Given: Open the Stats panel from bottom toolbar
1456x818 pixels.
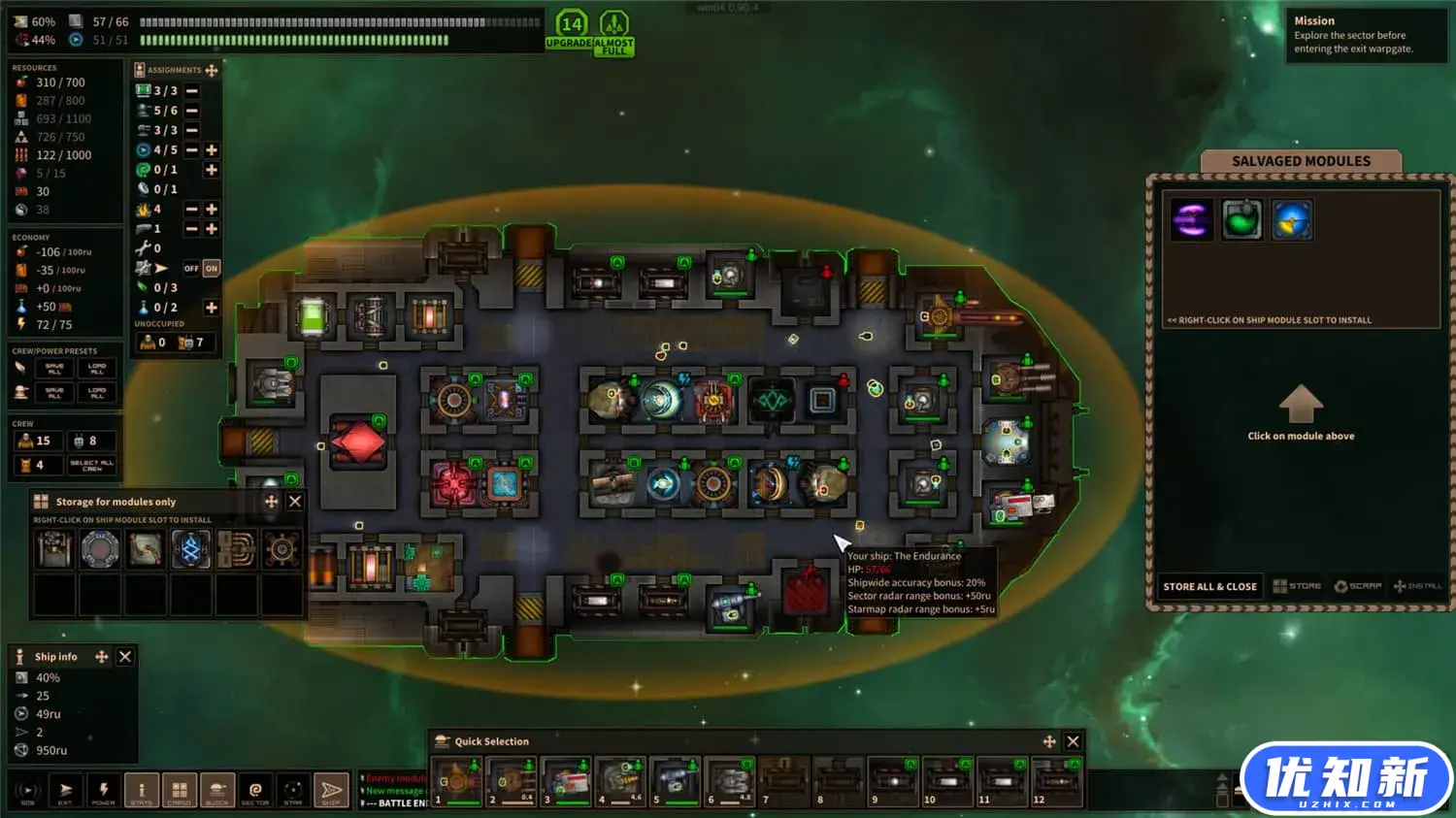Looking at the screenshot, I should point(141,790).
